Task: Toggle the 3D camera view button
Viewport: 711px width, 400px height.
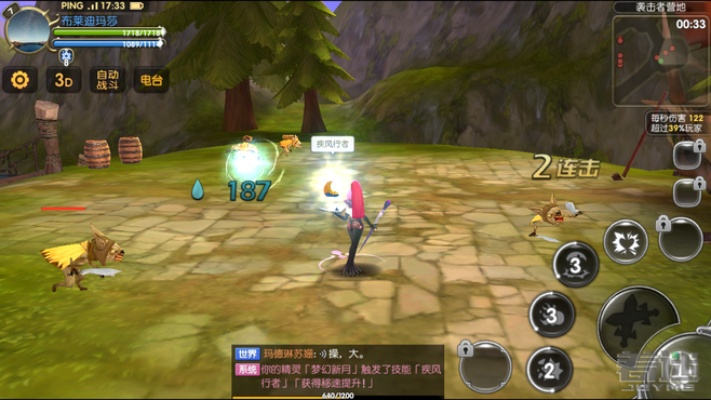Action: (64, 80)
